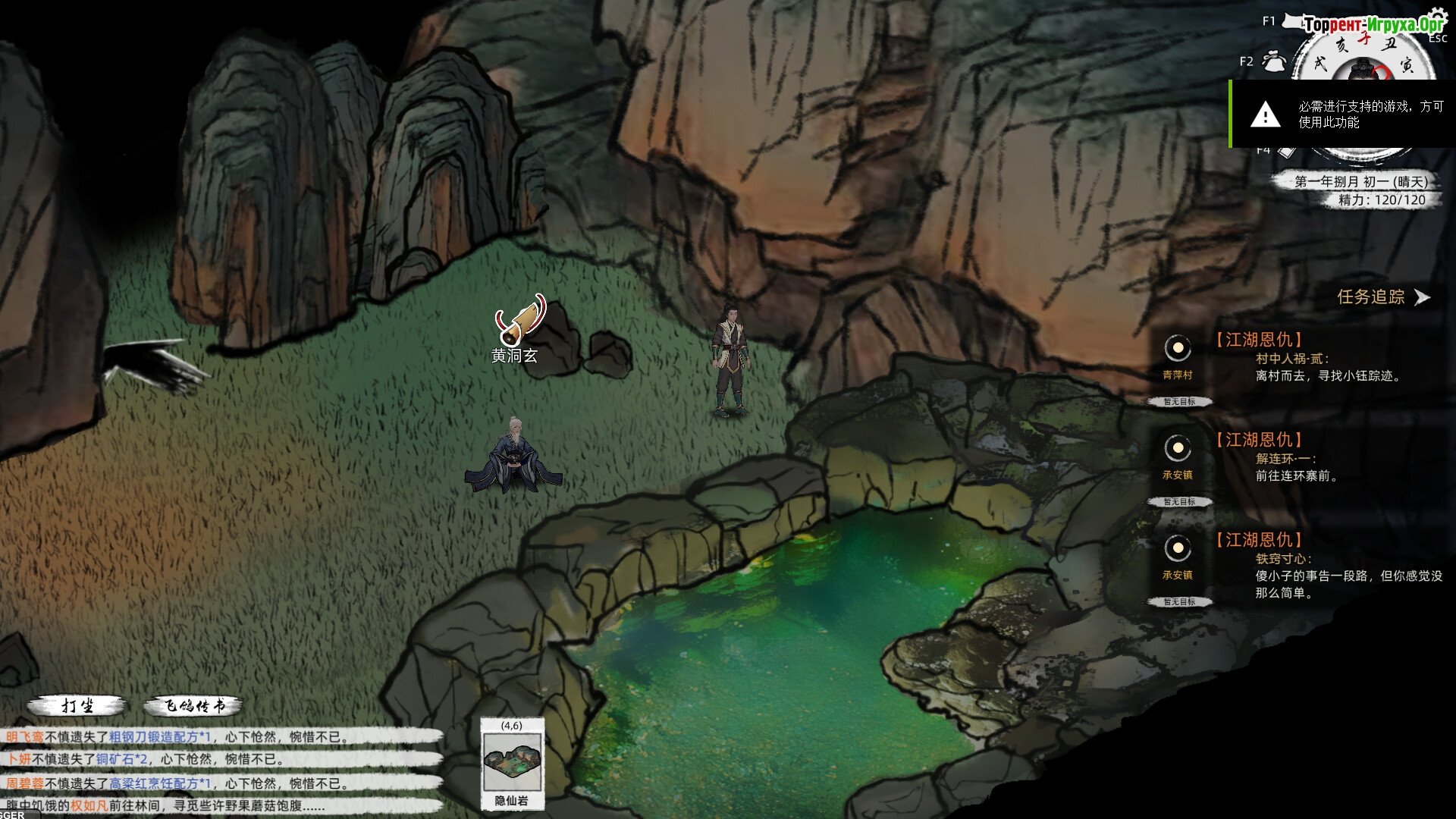Click the 粗钢刀锻造配方 item link
Viewport: 1456px width, 819px height.
coord(158,736)
